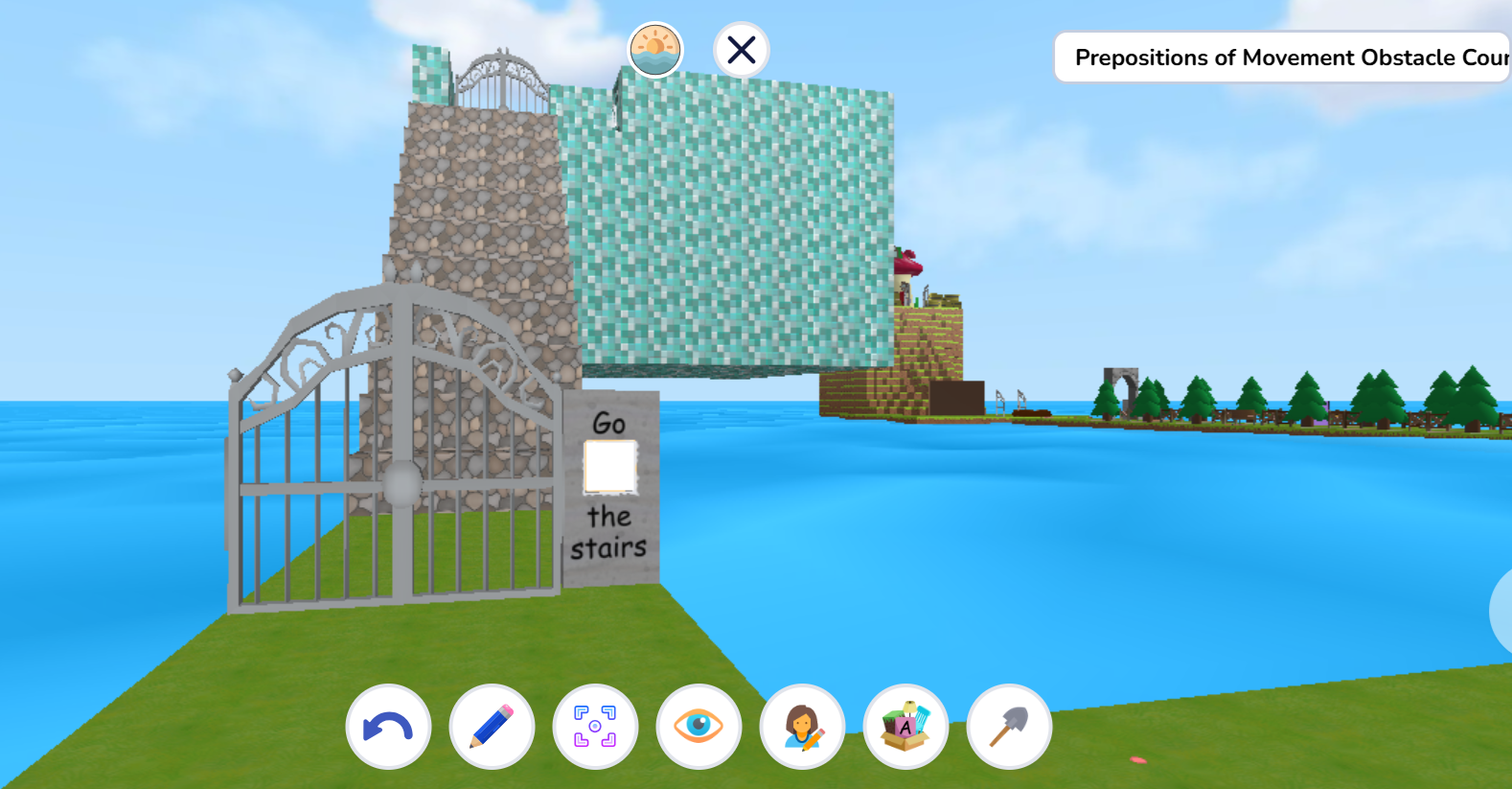Toggle preview mode with the eye icon

click(x=699, y=727)
